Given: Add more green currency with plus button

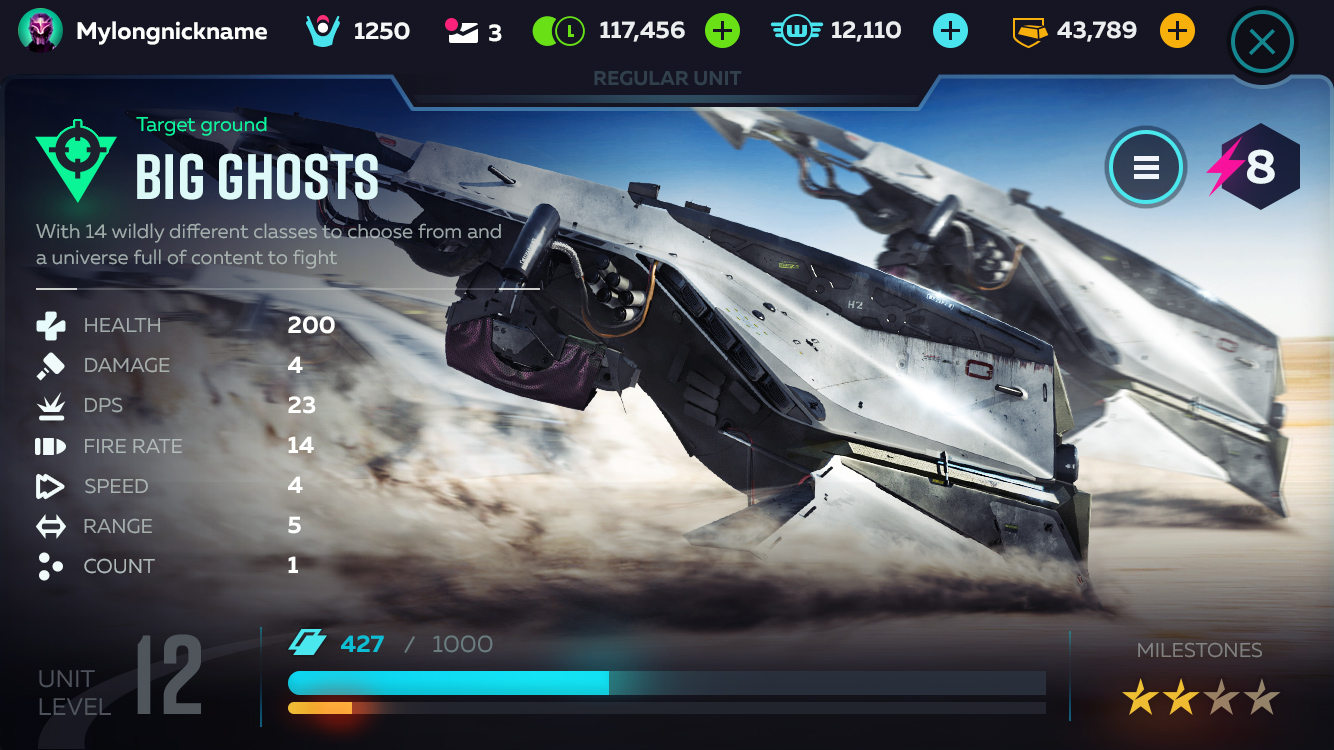Looking at the screenshot, I should pyautogui.click(x=722, y=31).
